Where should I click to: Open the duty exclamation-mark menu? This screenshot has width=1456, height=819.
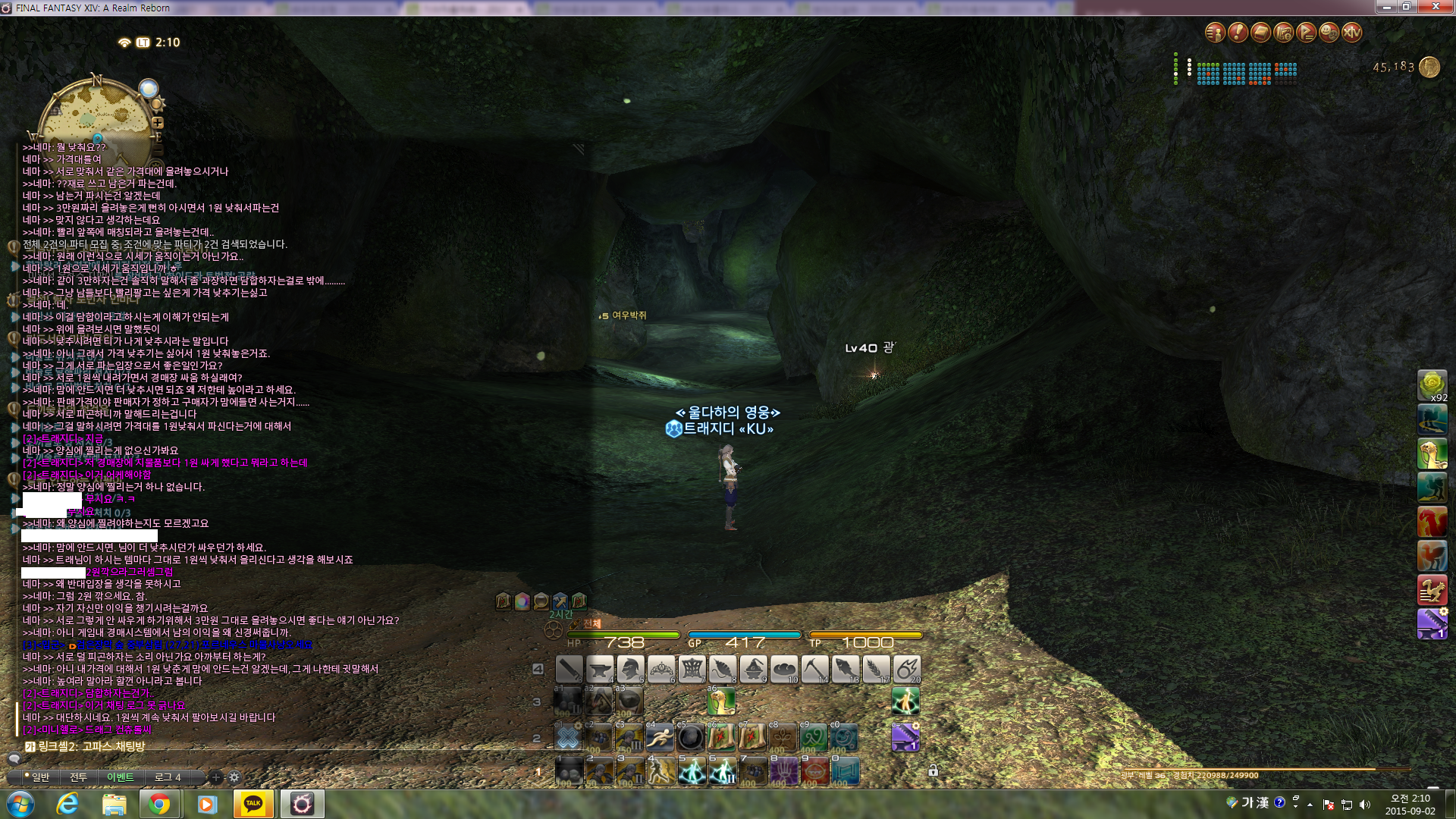(x=1238, y=33)
